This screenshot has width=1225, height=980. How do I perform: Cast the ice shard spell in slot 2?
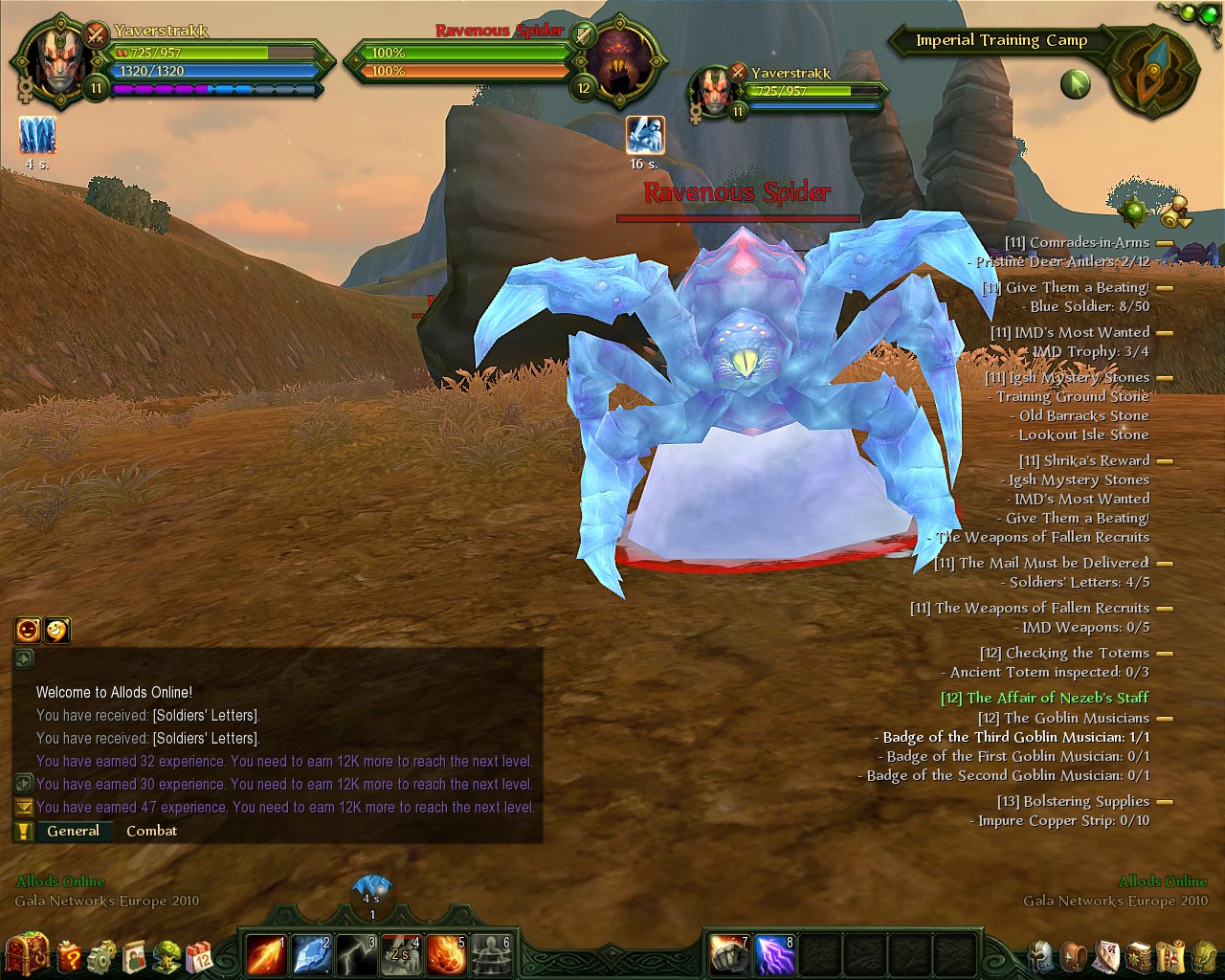pyautogui.click(x=311, y=955)
